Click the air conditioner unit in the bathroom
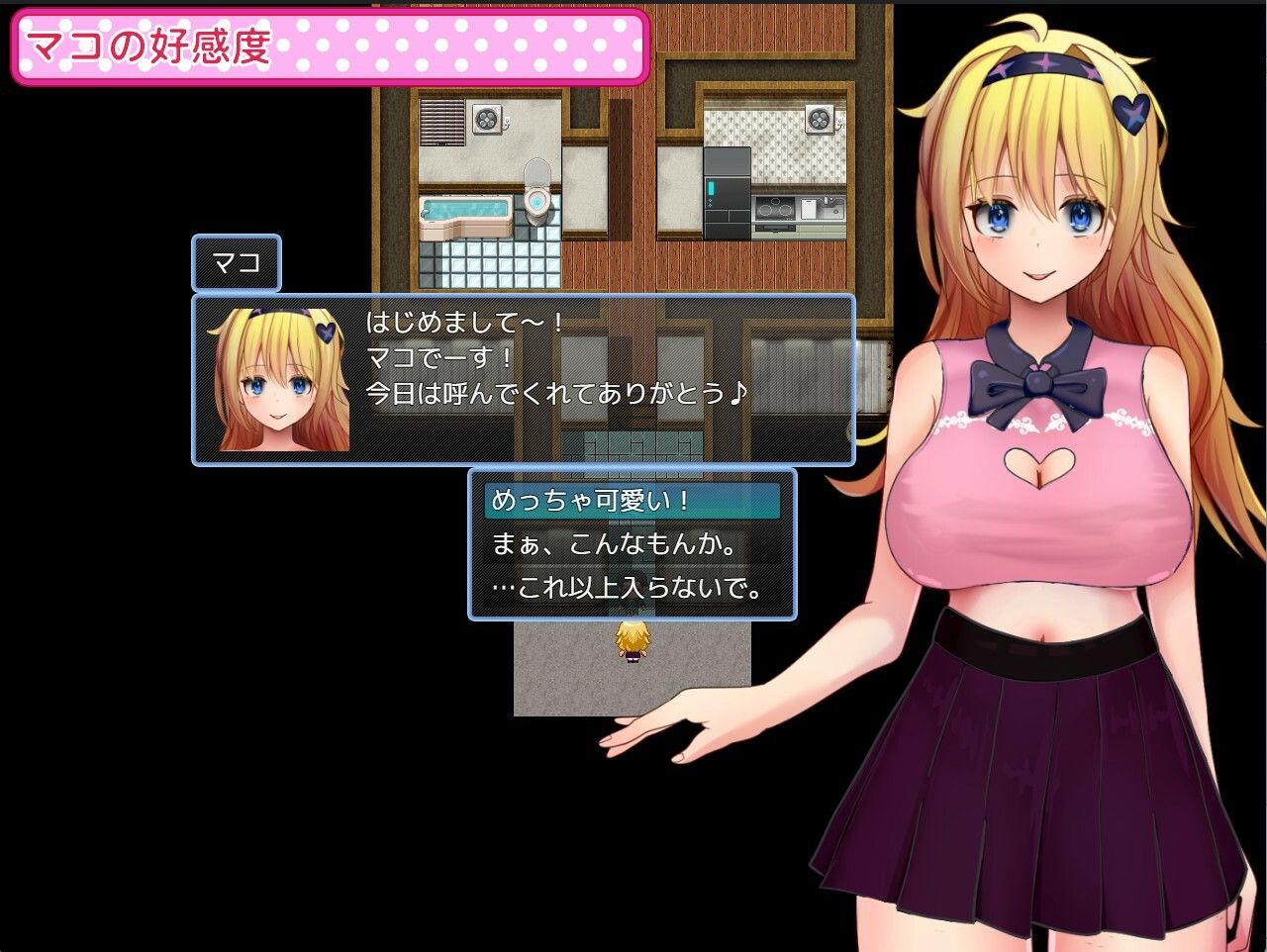The height and width of the screenshot is (952, 1267). (x=486, y=119)
